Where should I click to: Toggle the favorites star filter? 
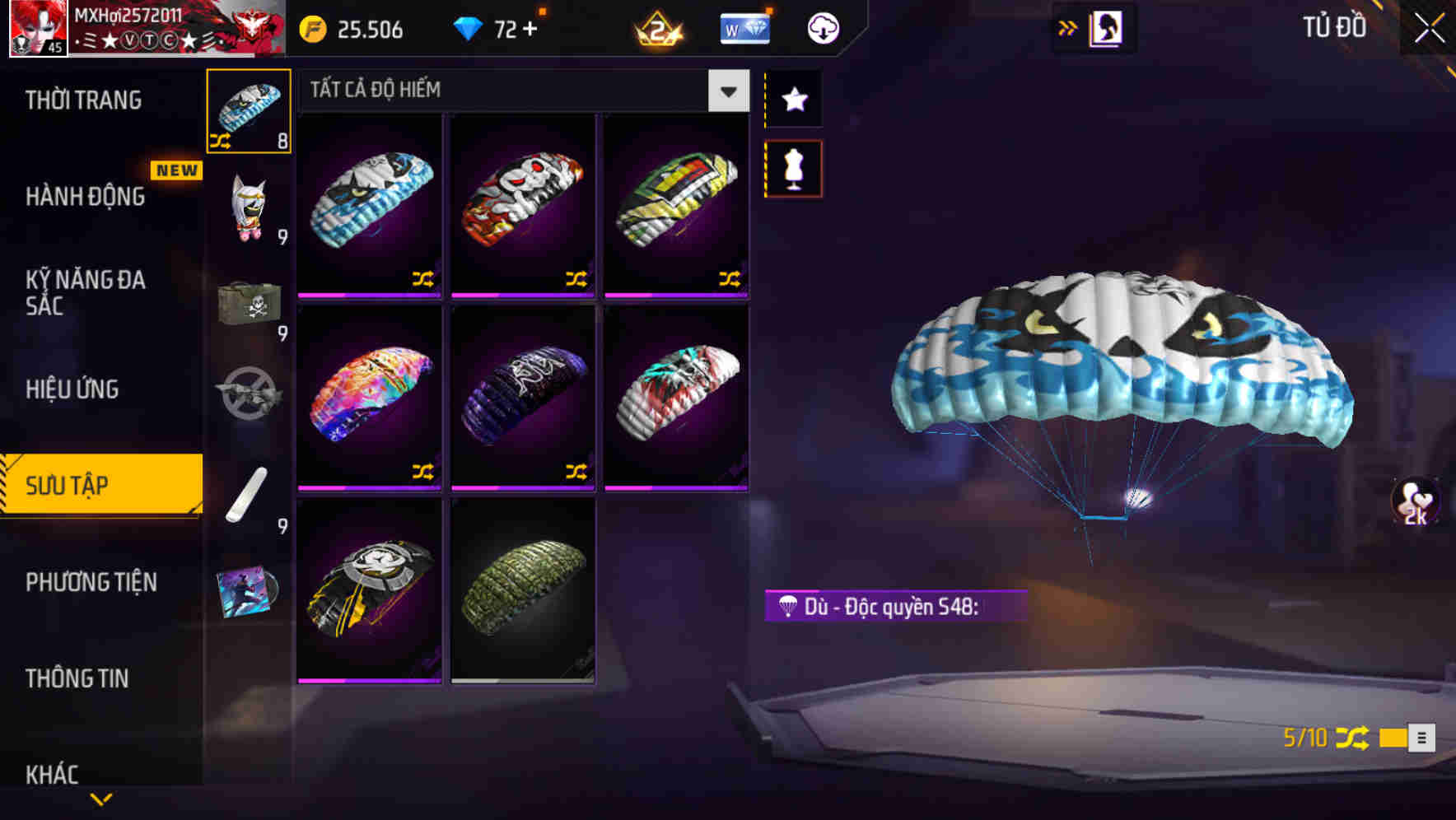(793, 100)
